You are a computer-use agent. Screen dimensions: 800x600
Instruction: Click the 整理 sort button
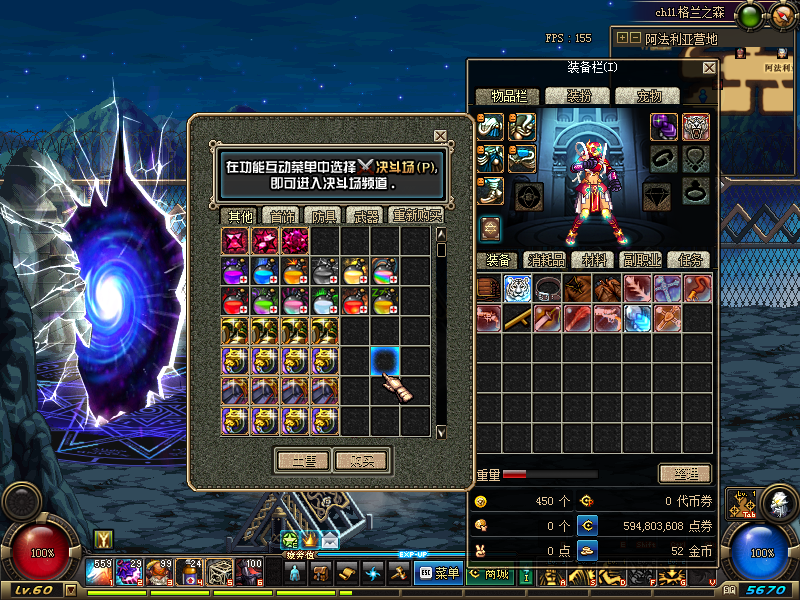point(685,474)
